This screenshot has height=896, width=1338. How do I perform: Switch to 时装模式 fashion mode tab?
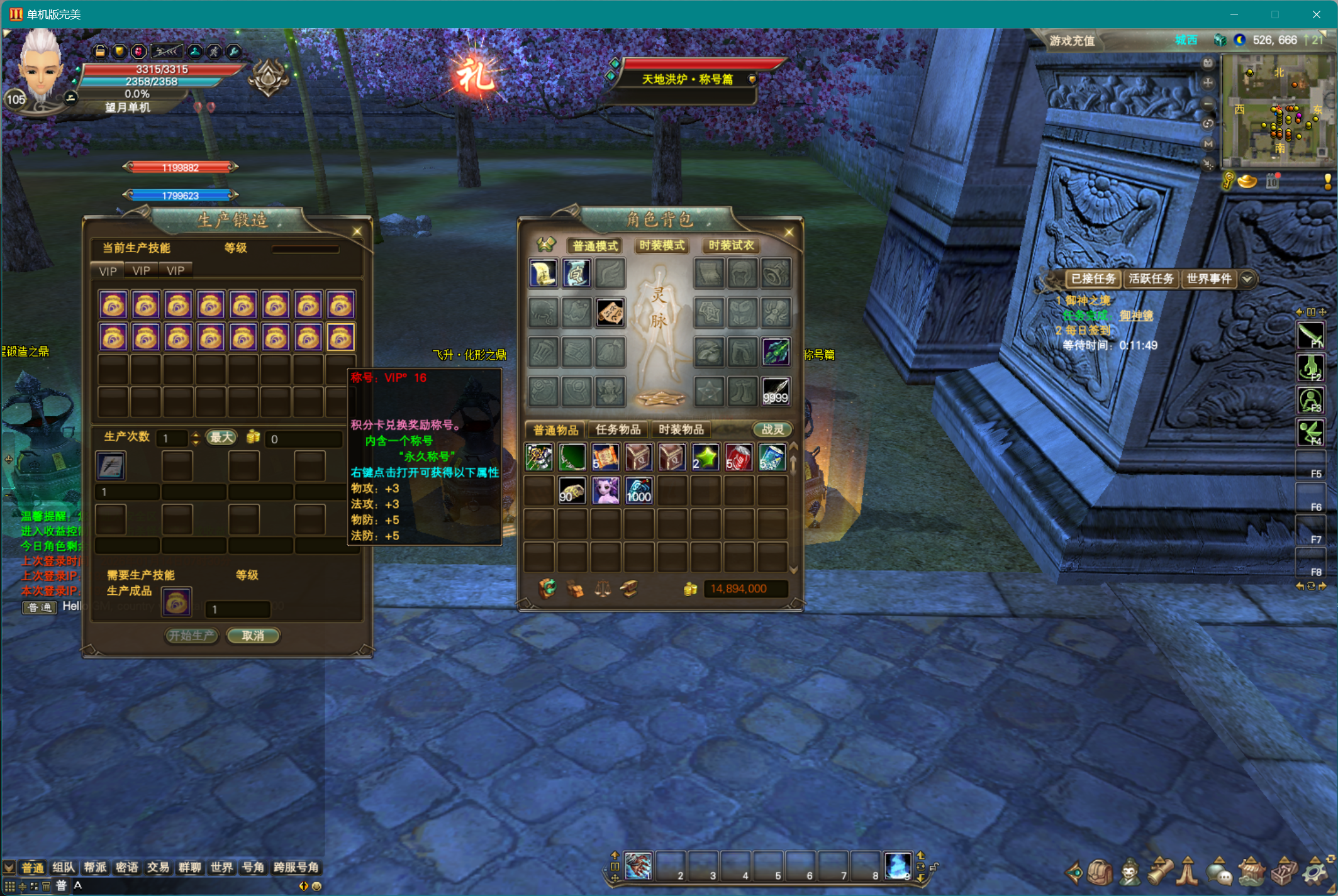pyautogui.click(x=662, y=245)
